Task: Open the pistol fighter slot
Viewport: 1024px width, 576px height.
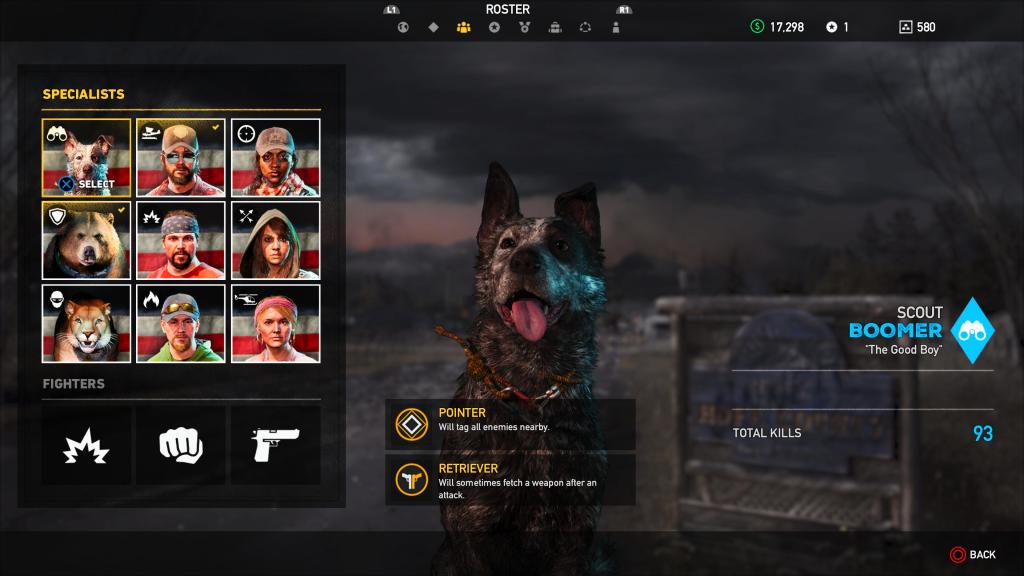Action: point(276,445)
